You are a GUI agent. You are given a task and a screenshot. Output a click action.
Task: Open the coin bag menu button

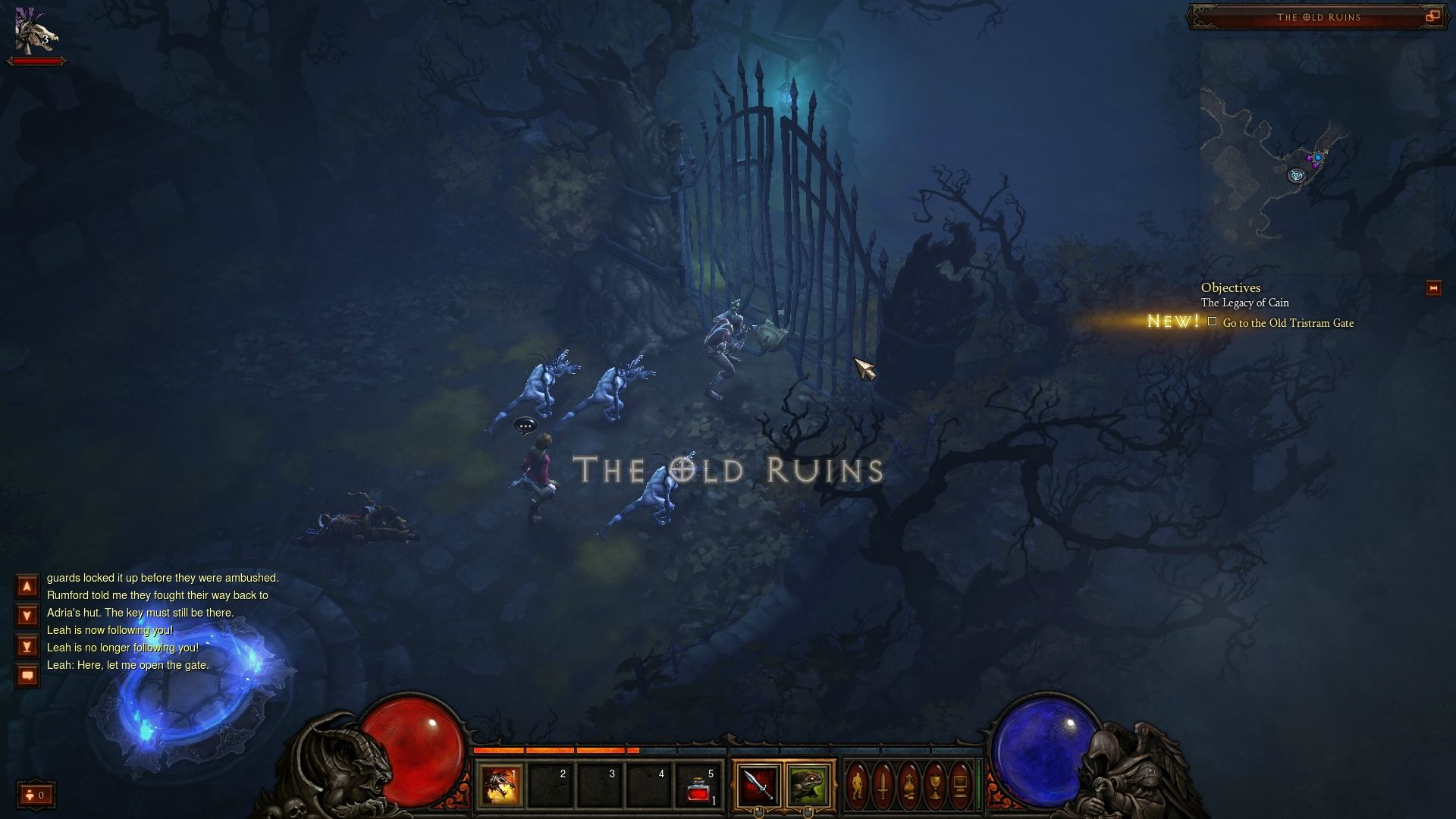pyautogui.click(x=908, y=786)
